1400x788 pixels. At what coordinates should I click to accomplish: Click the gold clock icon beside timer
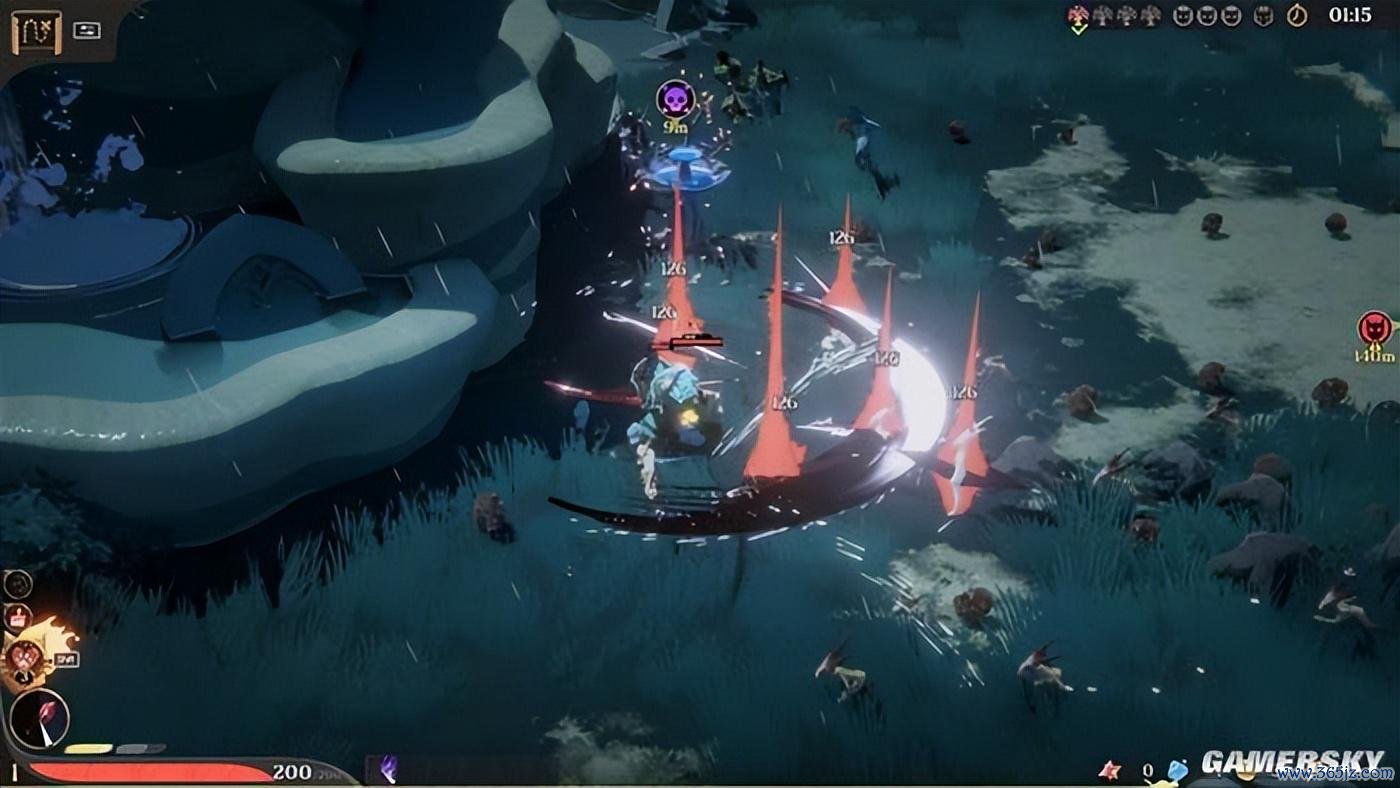click(x=1297, y=15)
